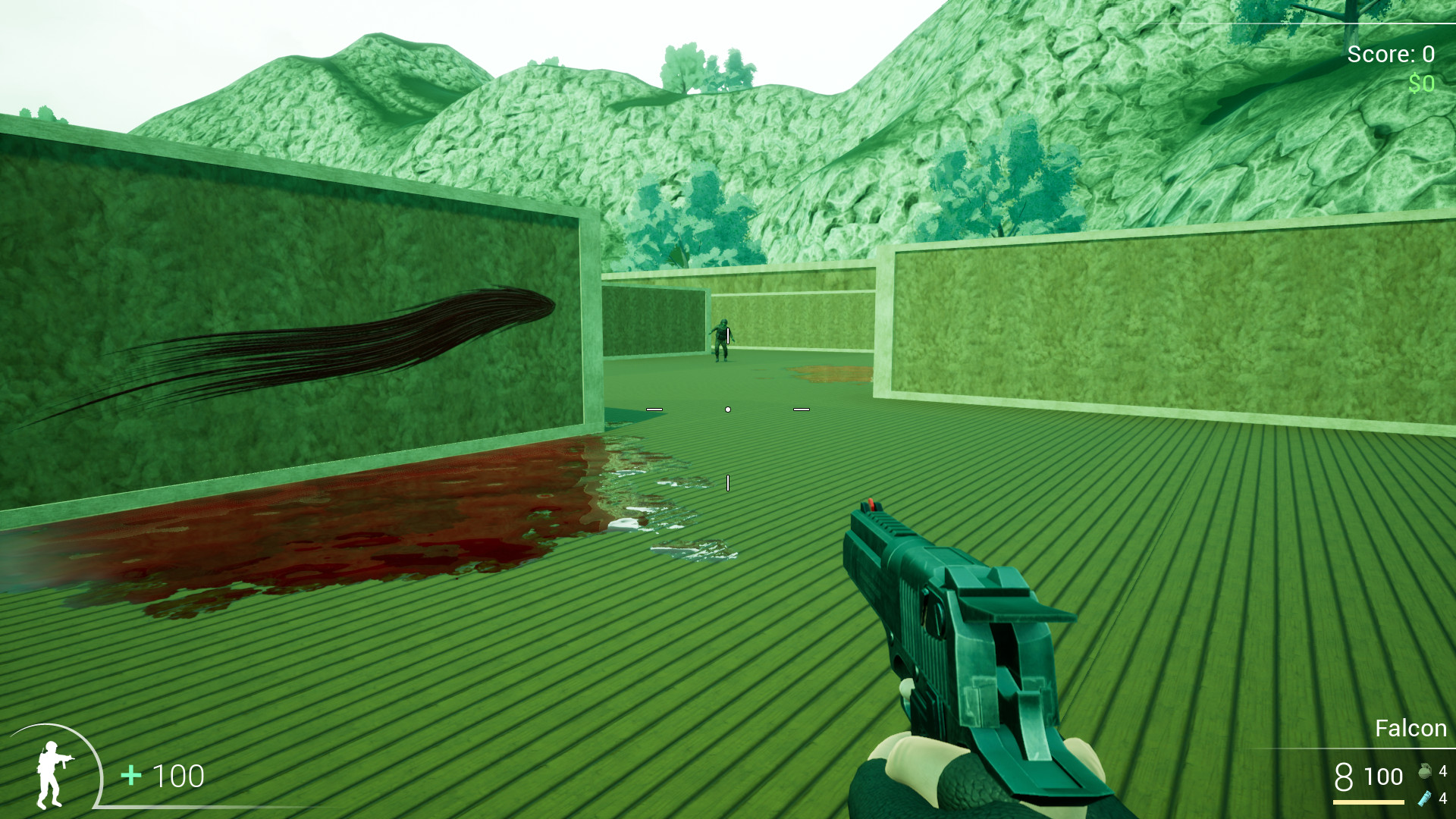Select the Falcon weapon name label
This screenshot has width=1456, height=819.
pyautogui.click(x=1411, y=728)
